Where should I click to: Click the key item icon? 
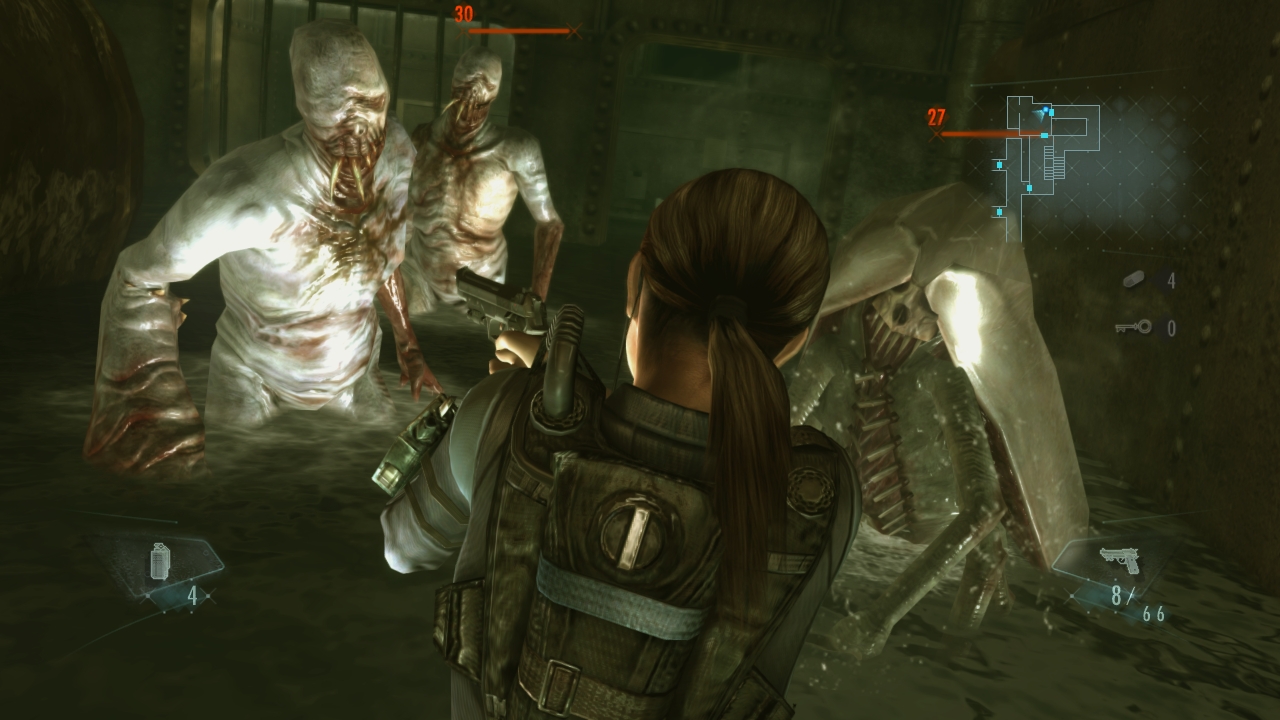click(x=1133, y=327)
